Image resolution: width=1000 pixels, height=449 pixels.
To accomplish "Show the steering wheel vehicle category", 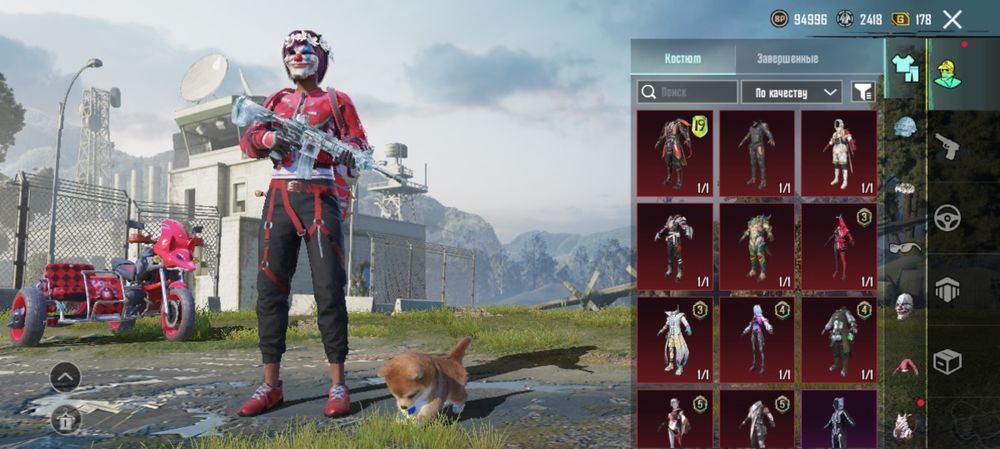I will coord(947,217).
